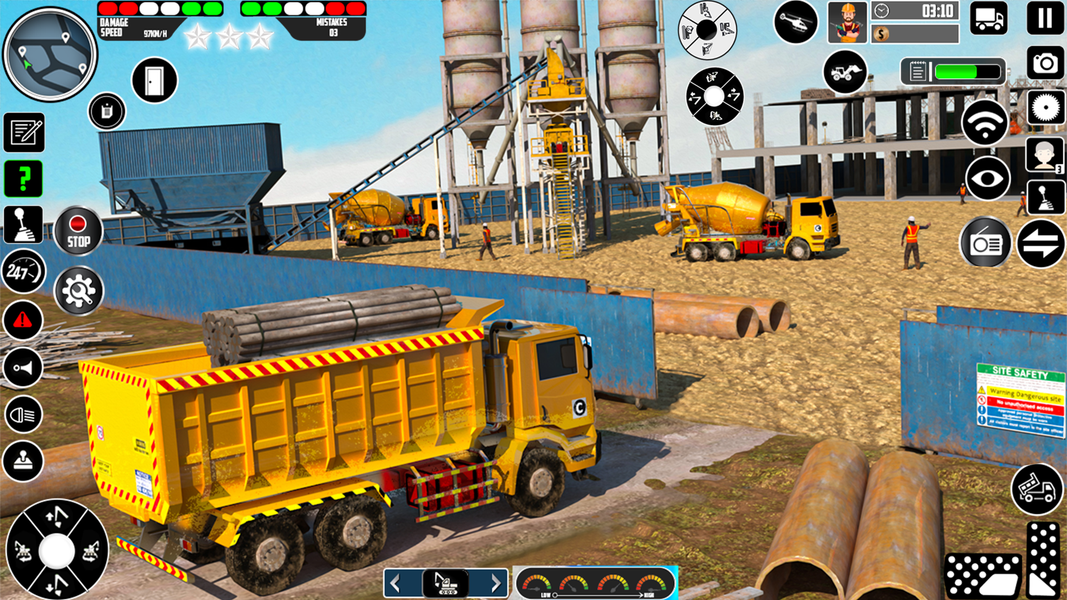Viewport: 1067px width, 600px height.
Task: Pause the game
Action: point(1045,18)
